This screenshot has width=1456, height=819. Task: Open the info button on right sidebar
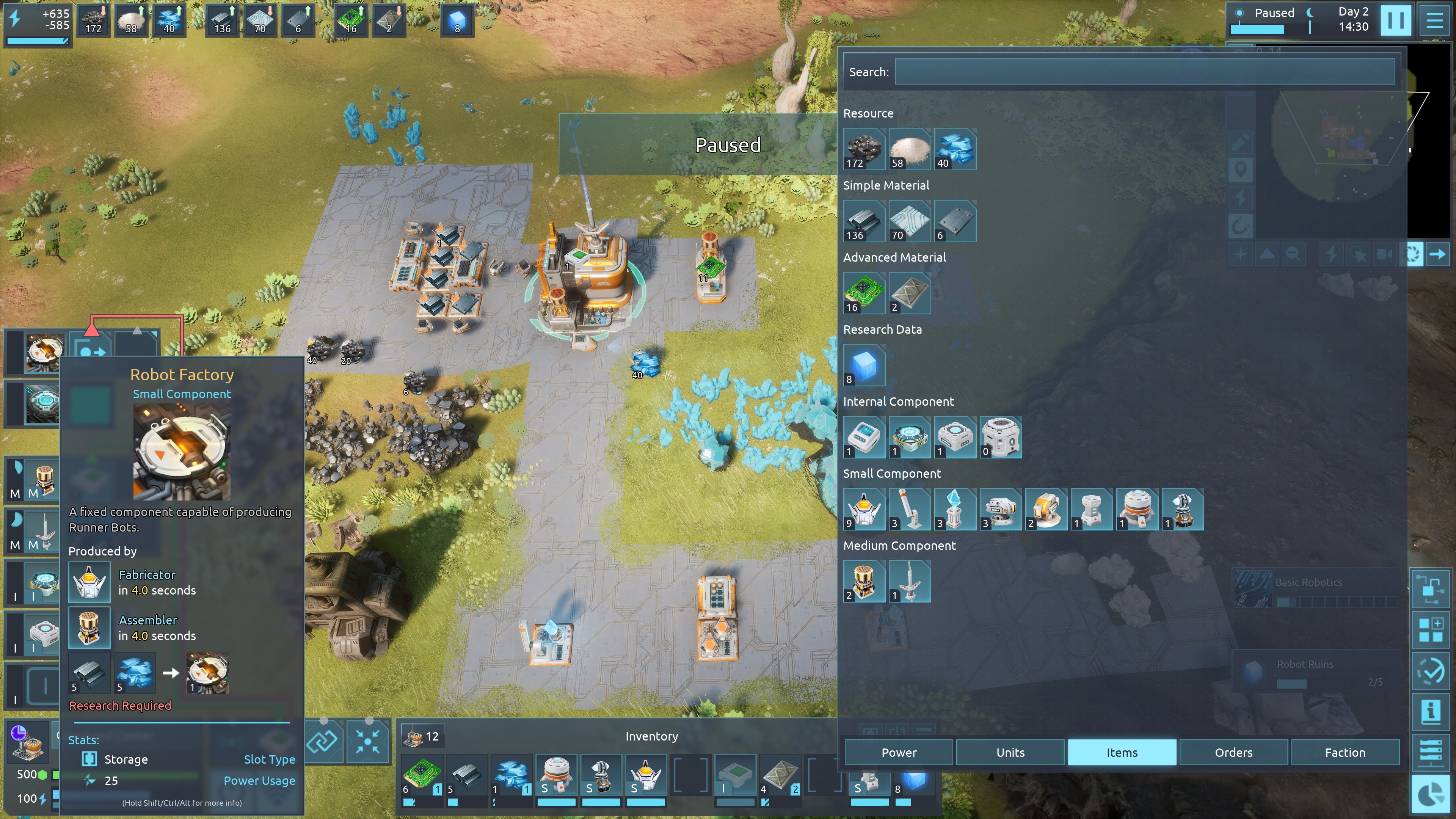1431,711
